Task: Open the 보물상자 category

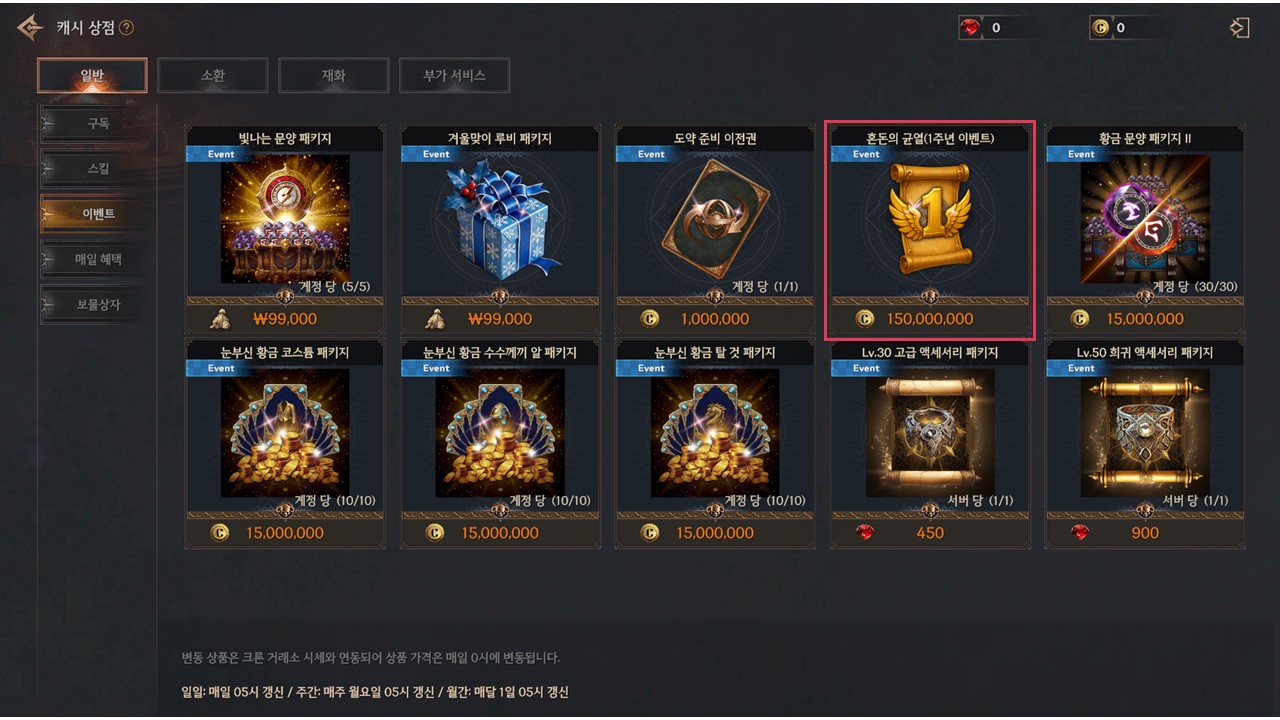Action: tap(98, 304)
